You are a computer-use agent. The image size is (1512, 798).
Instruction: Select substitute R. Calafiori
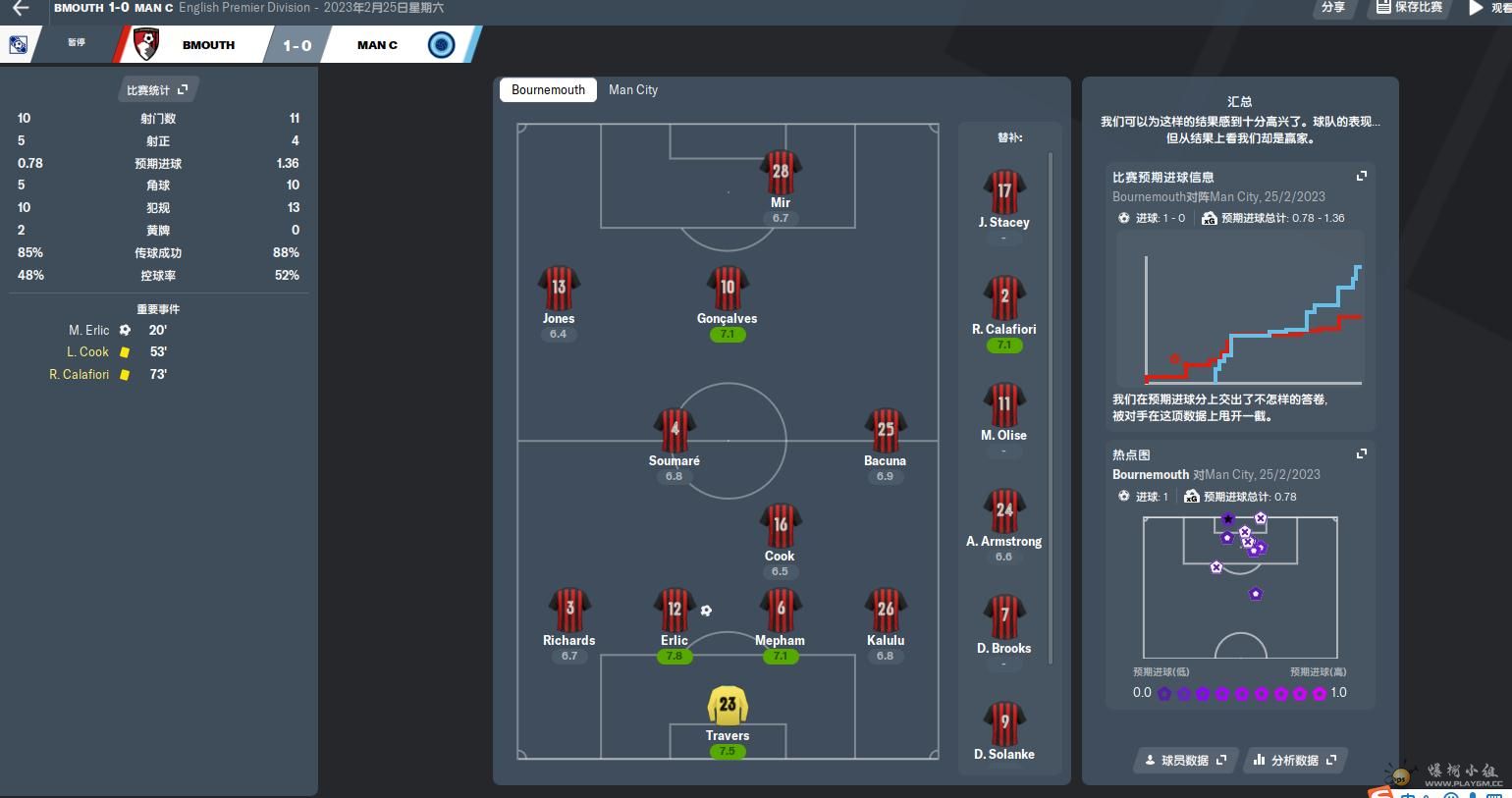tap(1004, 302)
